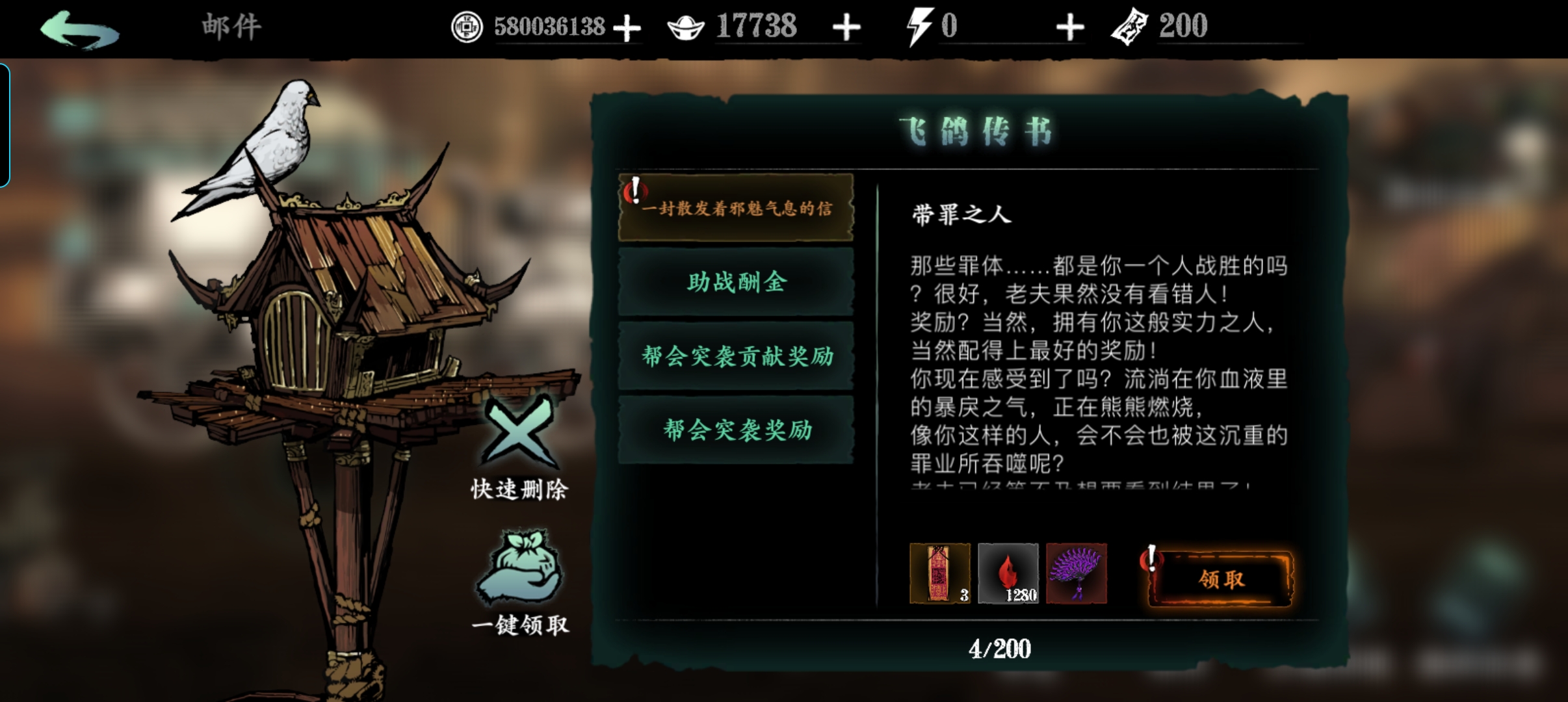Open the 帮会突袭贡献奖励 mail
This screenshot has height=702, width=1568.
[735, 357]
